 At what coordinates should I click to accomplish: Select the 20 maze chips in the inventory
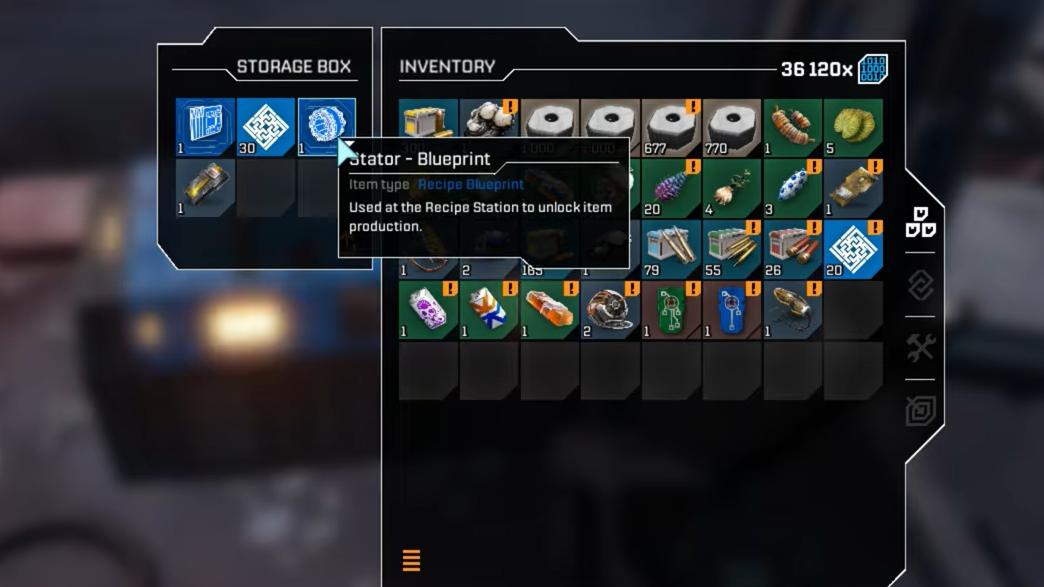click(x=853, y=249)
